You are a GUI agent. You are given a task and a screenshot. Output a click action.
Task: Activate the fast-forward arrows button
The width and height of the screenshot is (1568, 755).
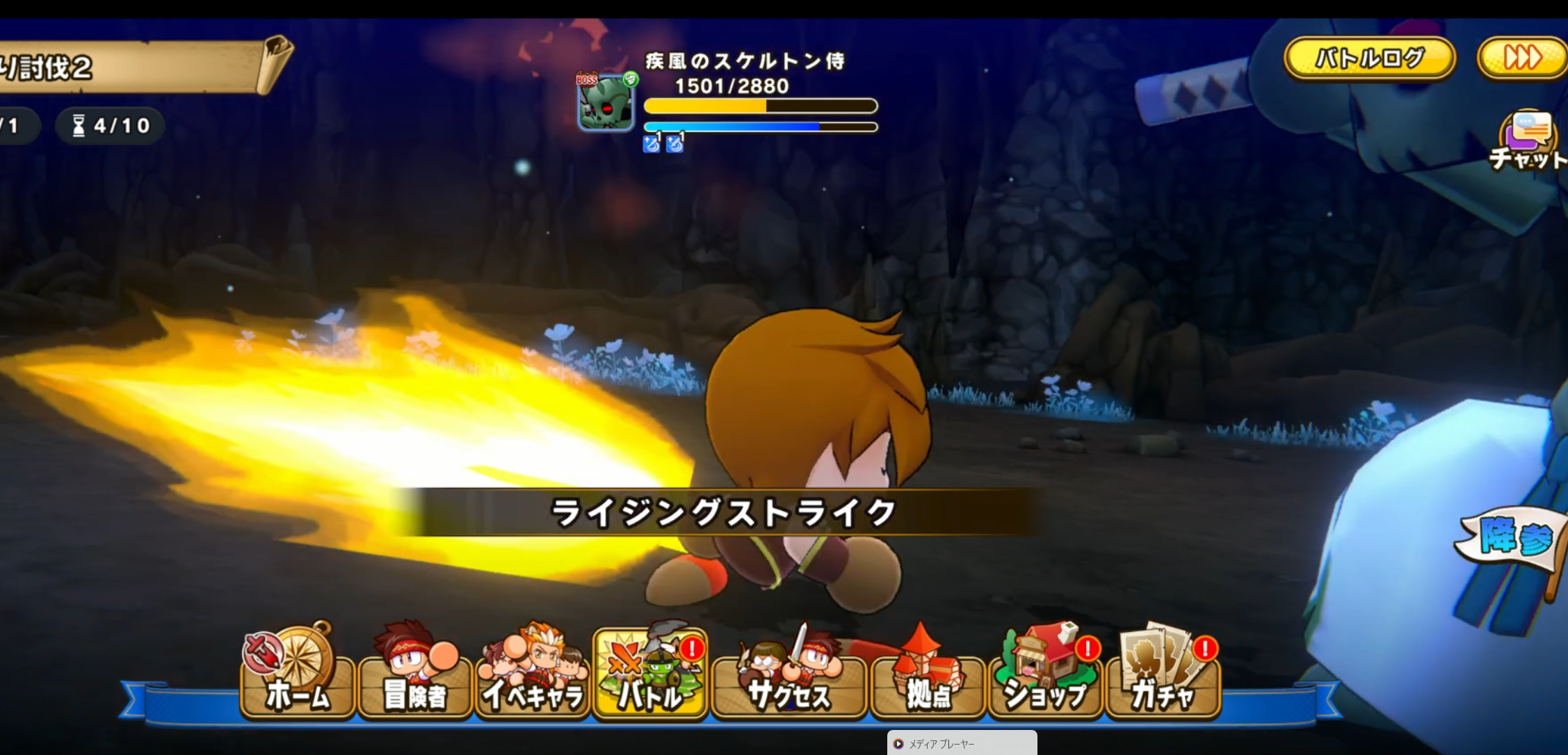(1521, 58)
